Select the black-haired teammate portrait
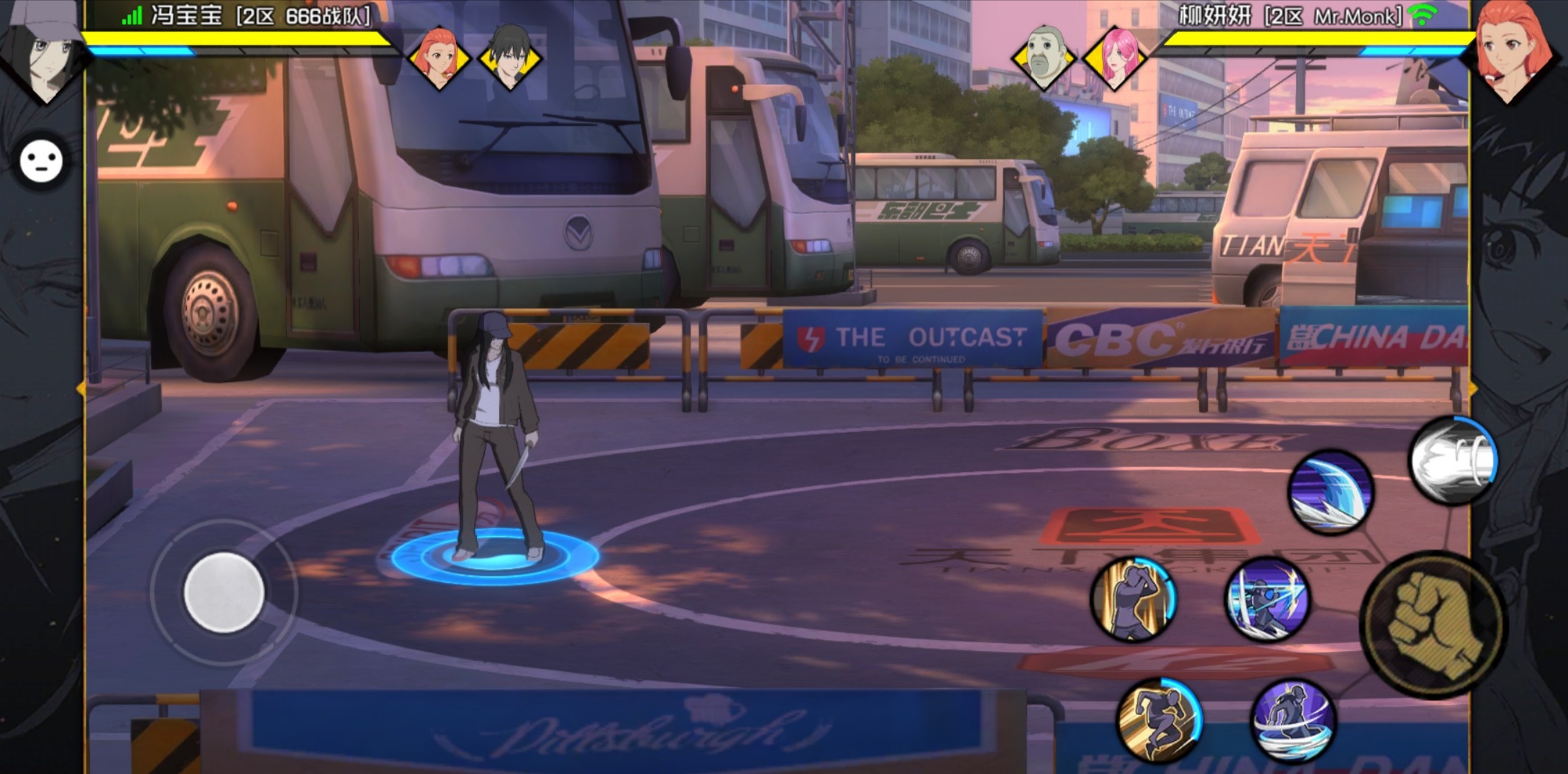The image size is (1568, 774). (x=510, y=58)
